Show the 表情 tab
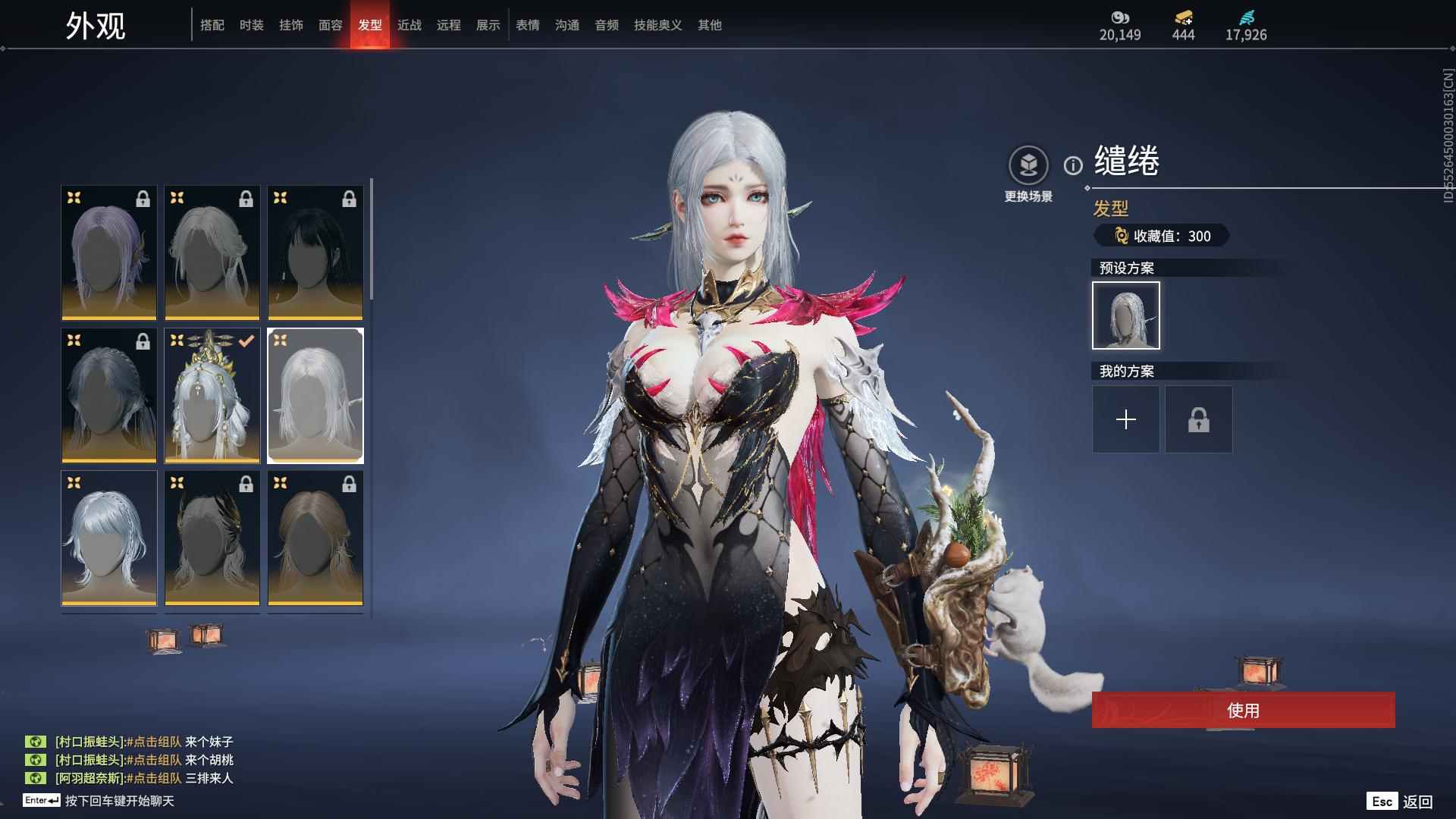This screenshot has width=1456, height=819. [528, 25]
